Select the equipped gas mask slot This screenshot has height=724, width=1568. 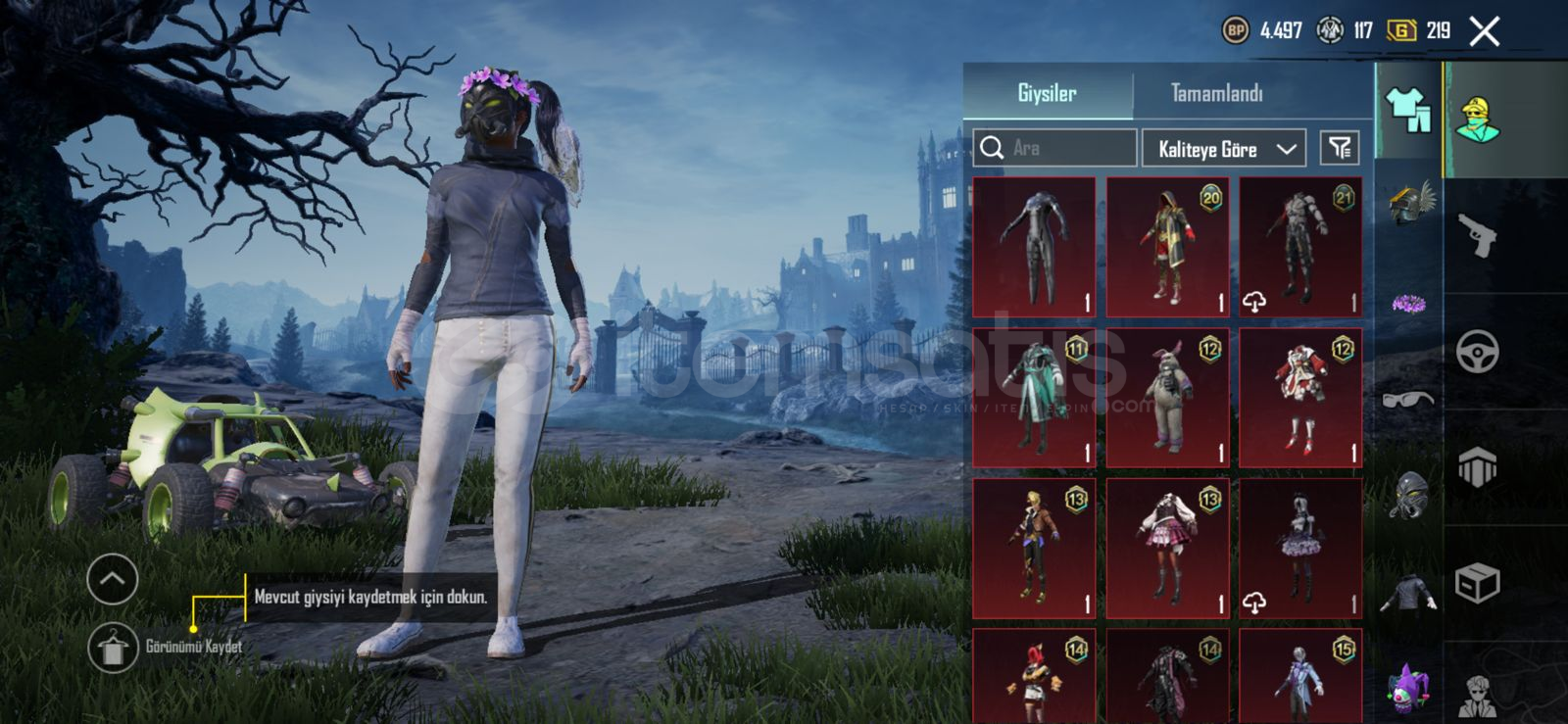1409,495
